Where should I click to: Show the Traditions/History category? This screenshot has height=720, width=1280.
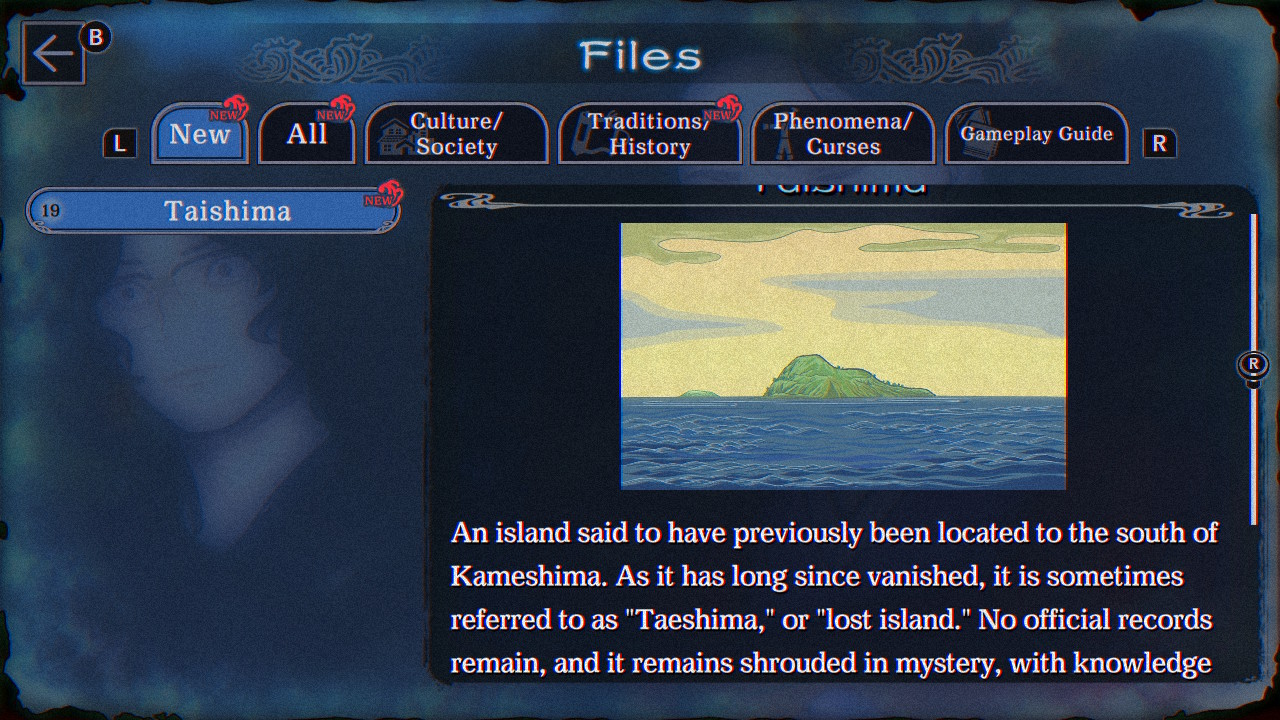pyautogui.click(x=650, y=134)
